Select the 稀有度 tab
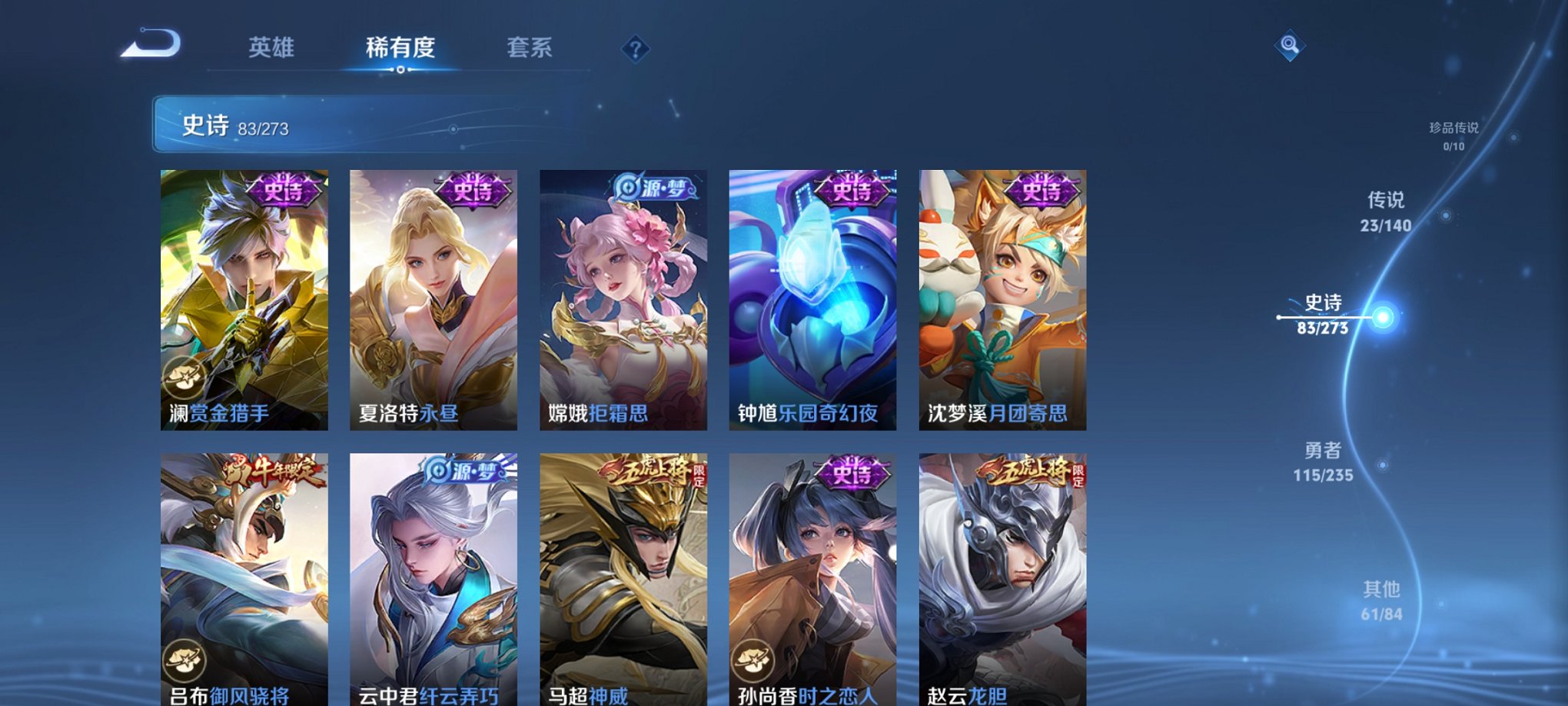Viewport: 1568px width, 706px height. [399, 46]
